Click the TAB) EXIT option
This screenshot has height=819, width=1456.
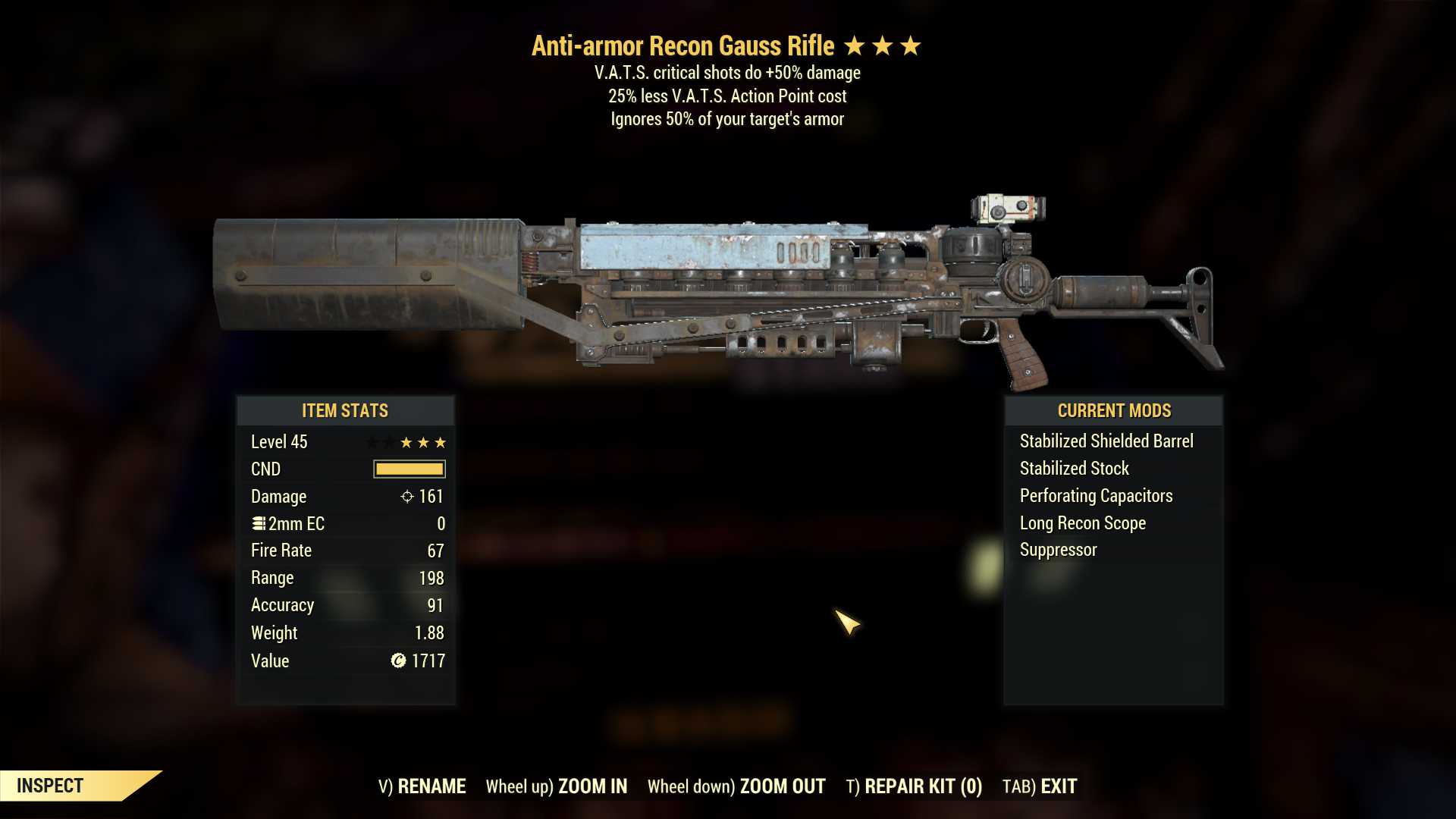pos(1039,786)
